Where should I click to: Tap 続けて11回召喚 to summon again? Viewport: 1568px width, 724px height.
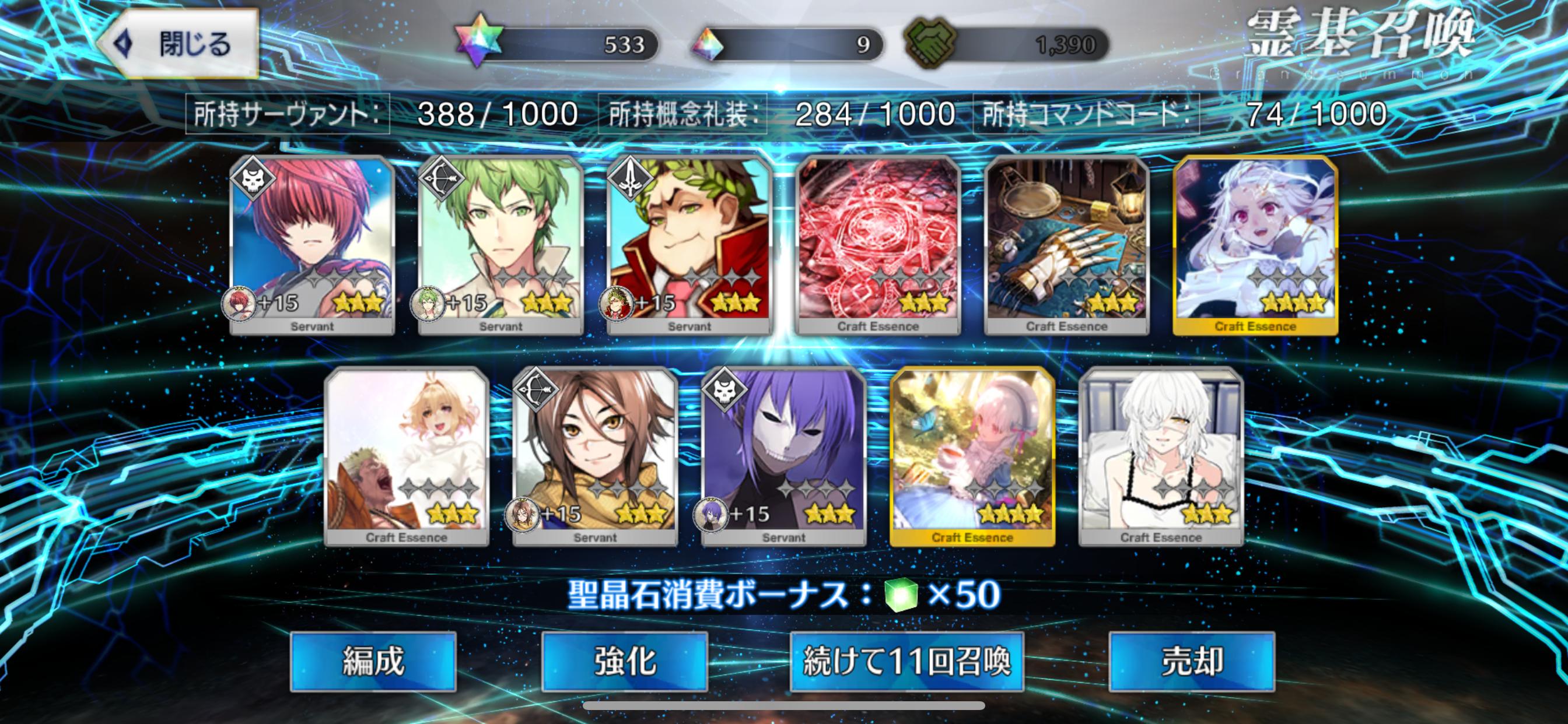(907, 660)
